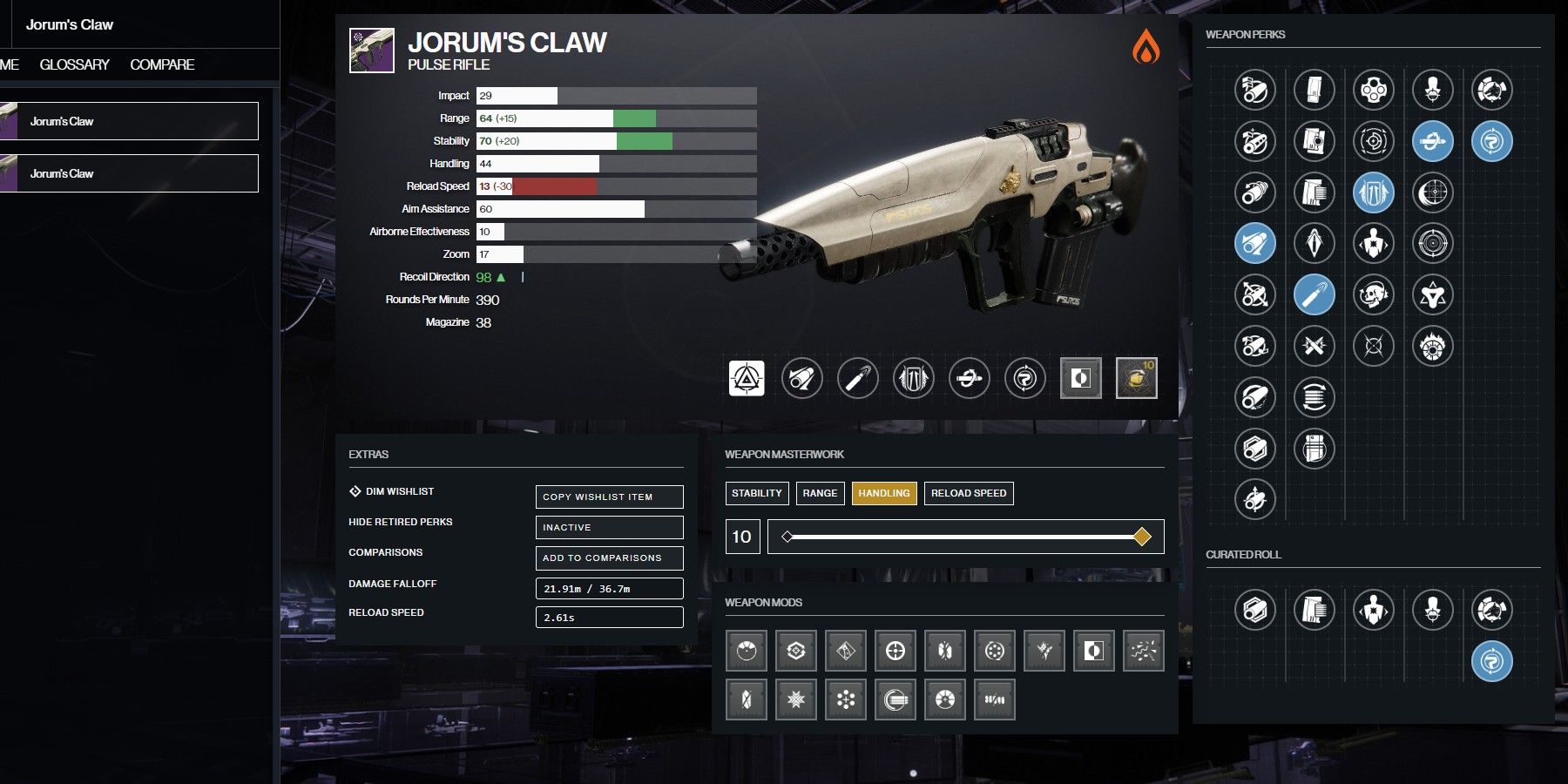Click ADD TO COMPARISONS button

click(x=609, y=558)
